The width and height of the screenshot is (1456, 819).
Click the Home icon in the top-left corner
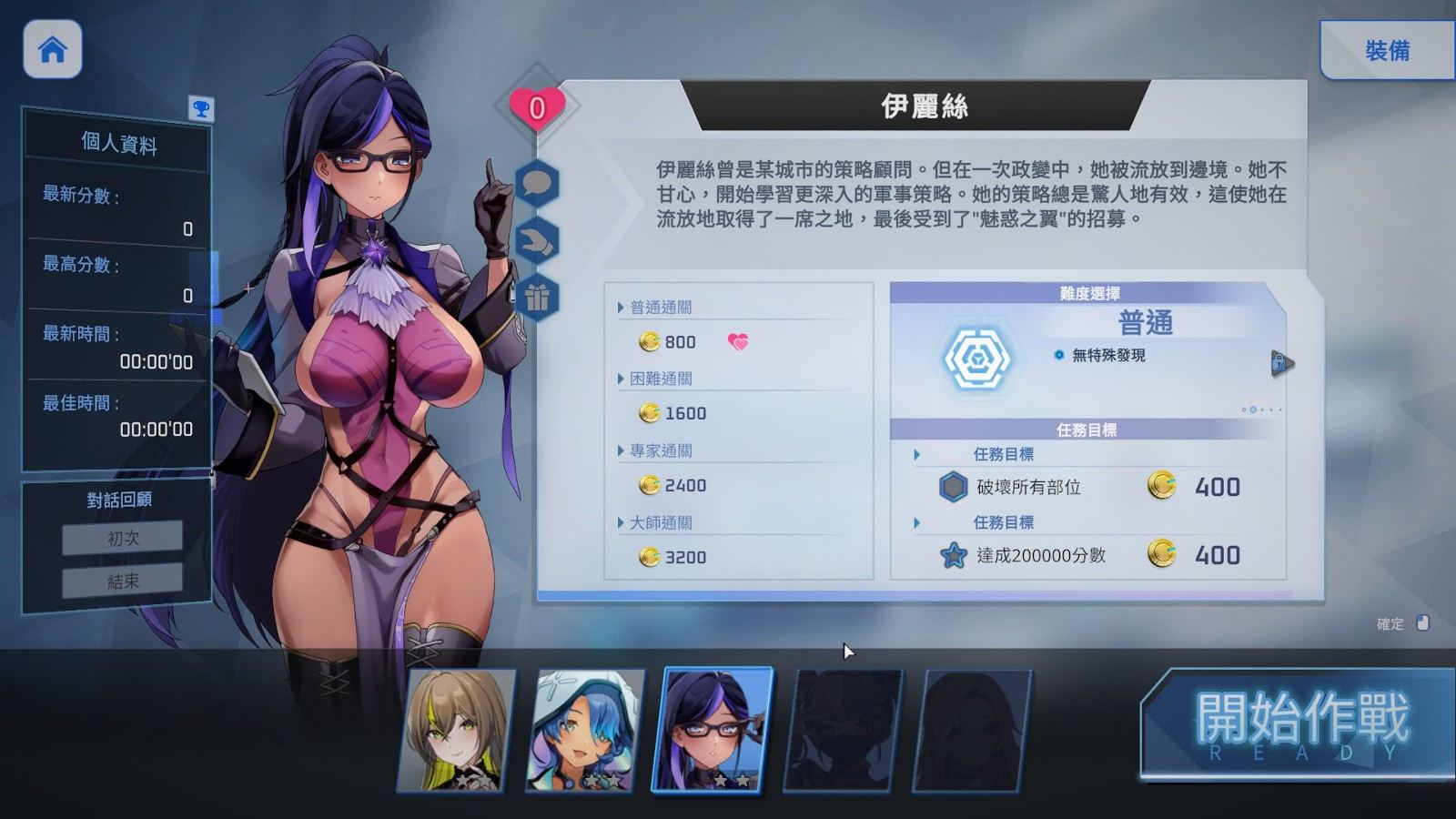pyautogui.click(x=52, y=50)
